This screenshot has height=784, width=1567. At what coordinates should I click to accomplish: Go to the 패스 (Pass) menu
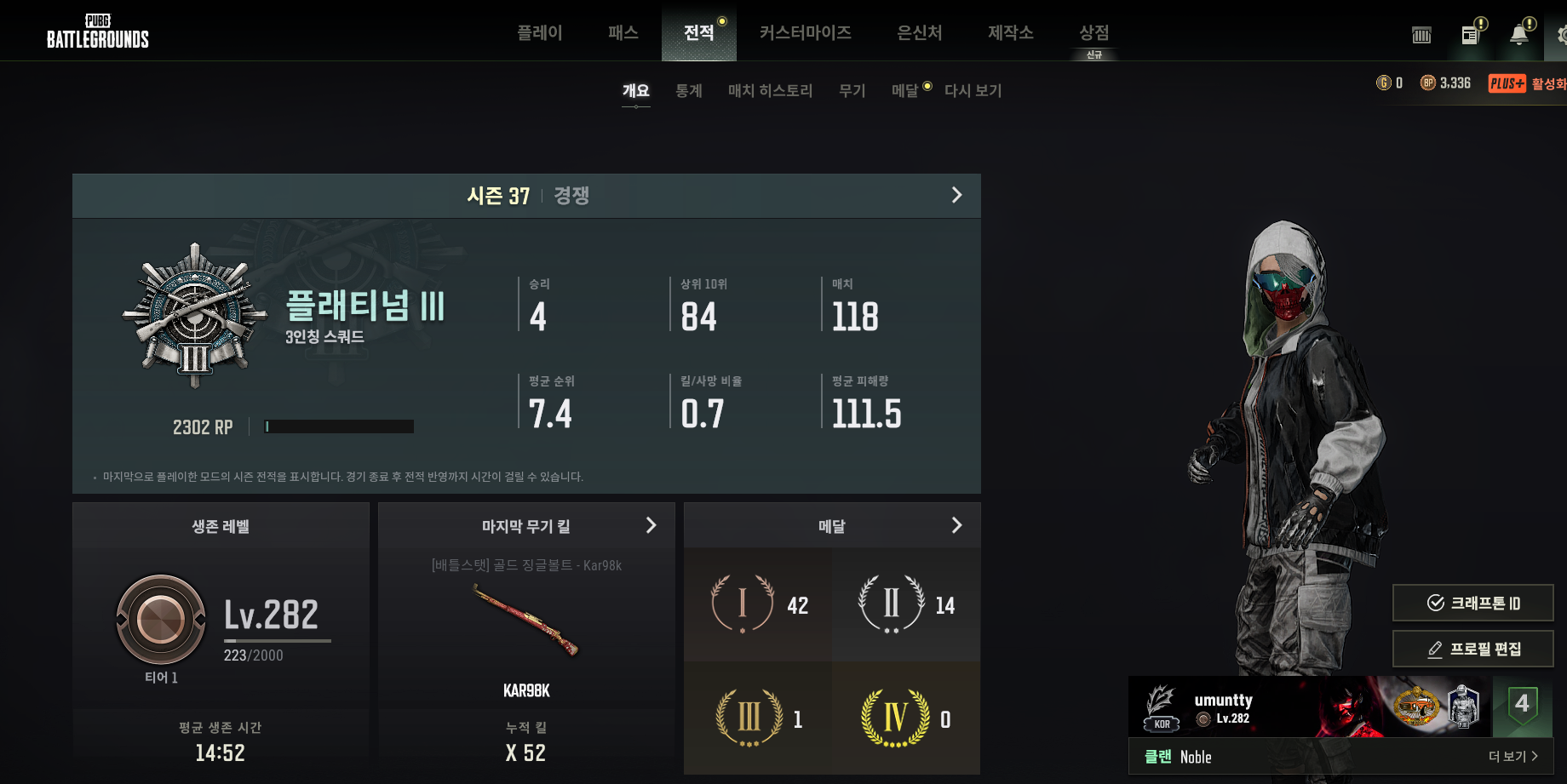click(623, 32)
